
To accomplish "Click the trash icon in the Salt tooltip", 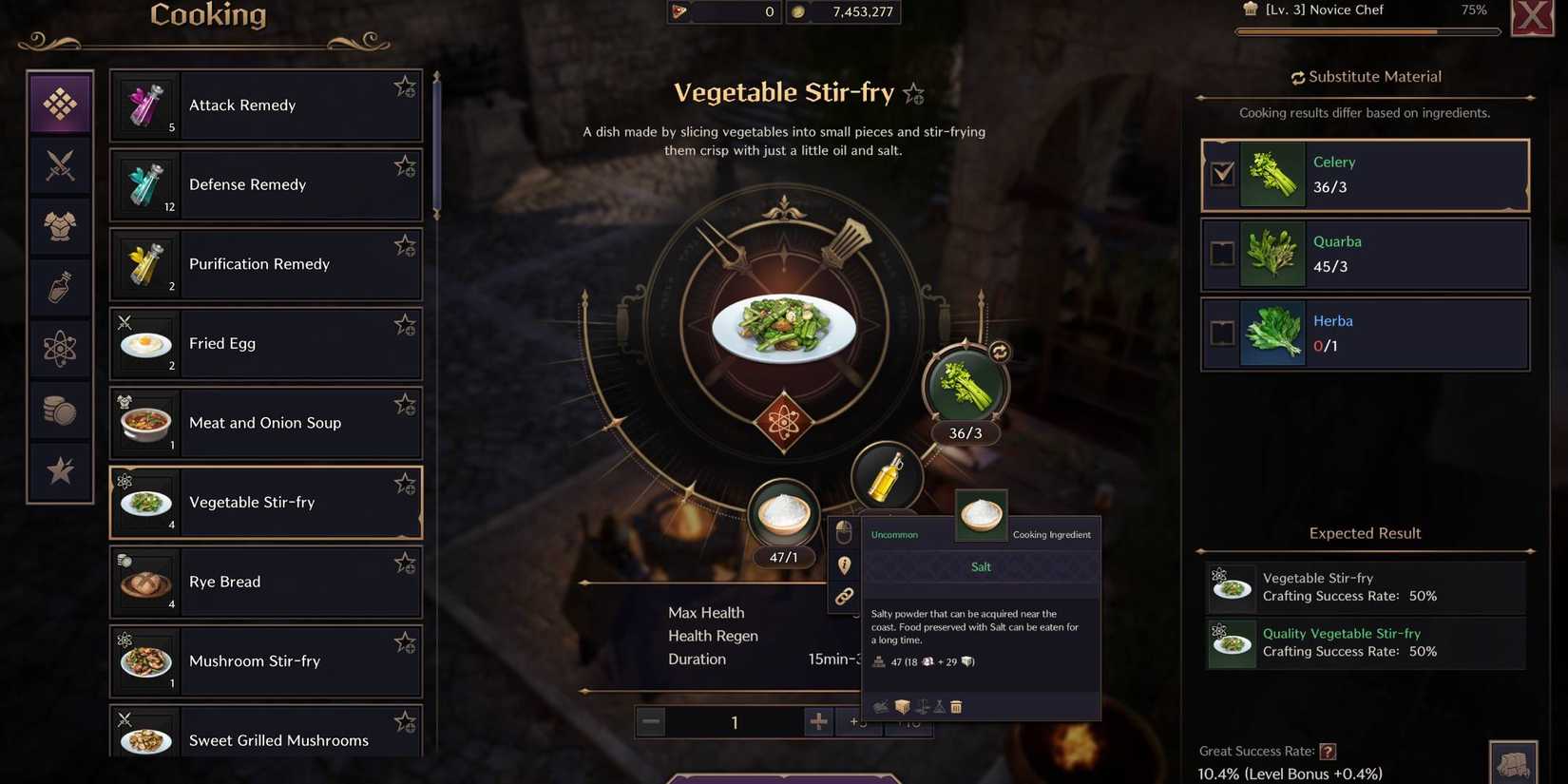I will pos(956,706).
